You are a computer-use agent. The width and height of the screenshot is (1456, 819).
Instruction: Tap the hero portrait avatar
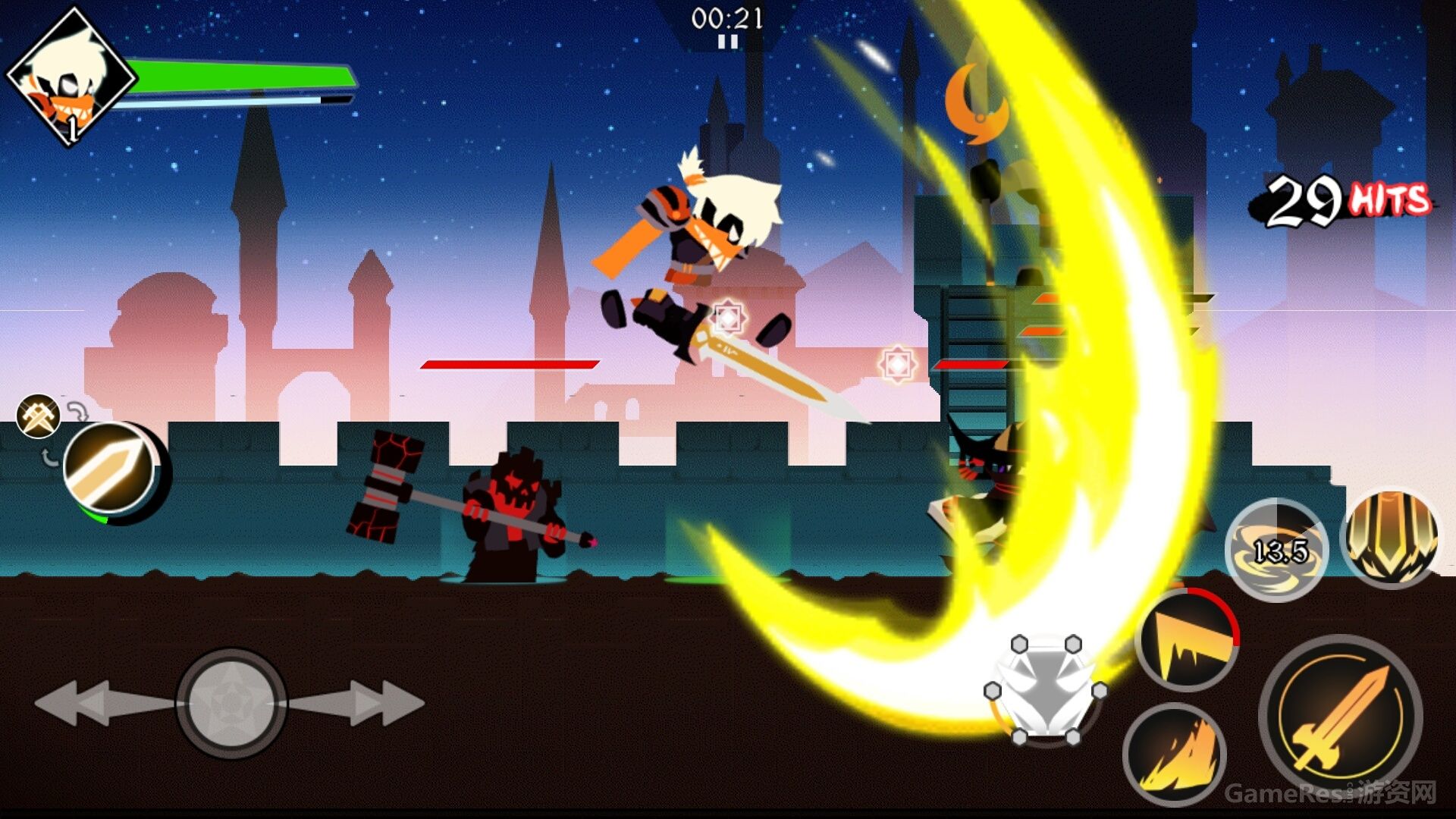pyautogui.click(x=70, y=76)
